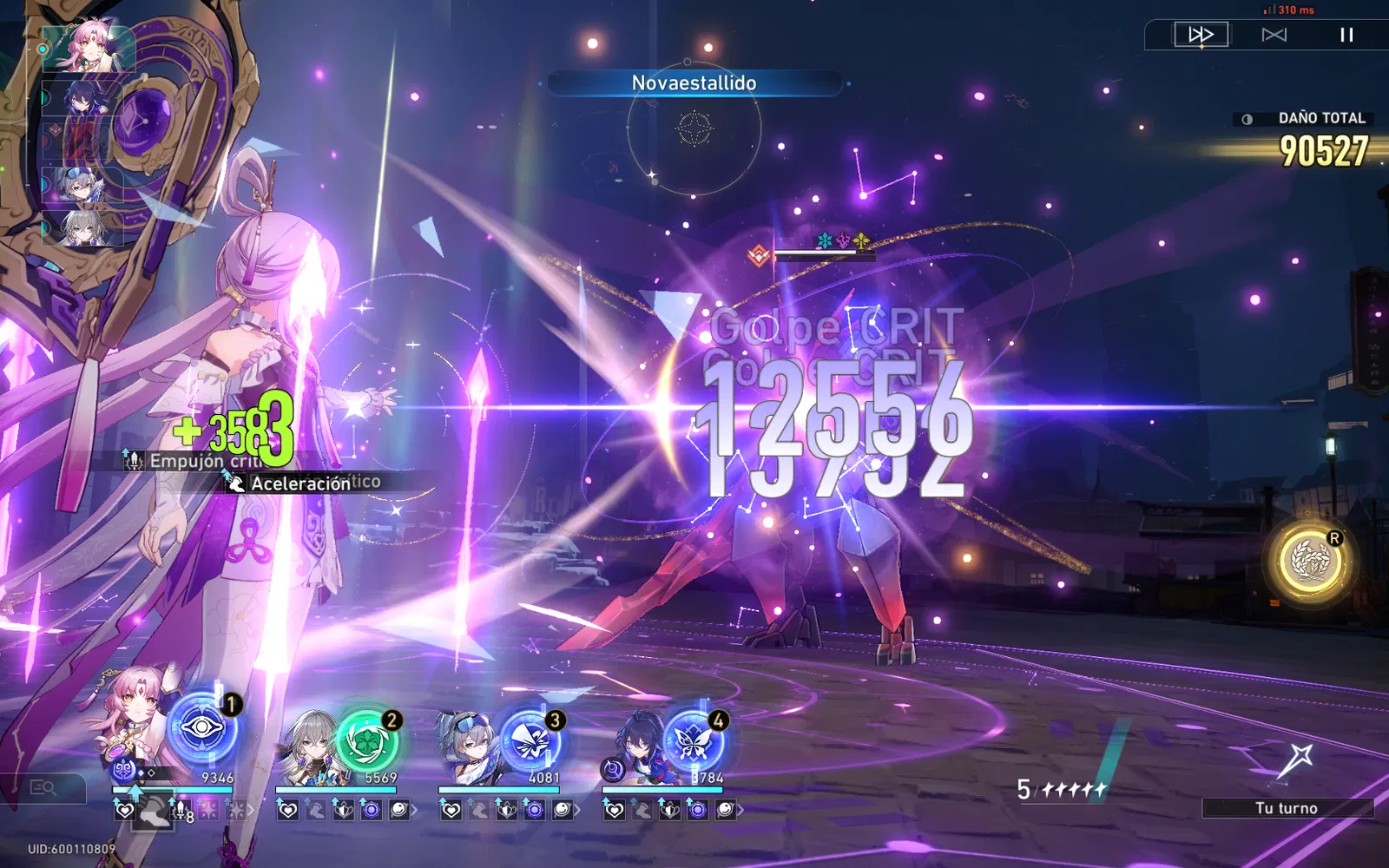The image size is (1389, 868).
Task: Activate Fu Xuan's eye ultimate icon
Action: click(x=202, y=729)
